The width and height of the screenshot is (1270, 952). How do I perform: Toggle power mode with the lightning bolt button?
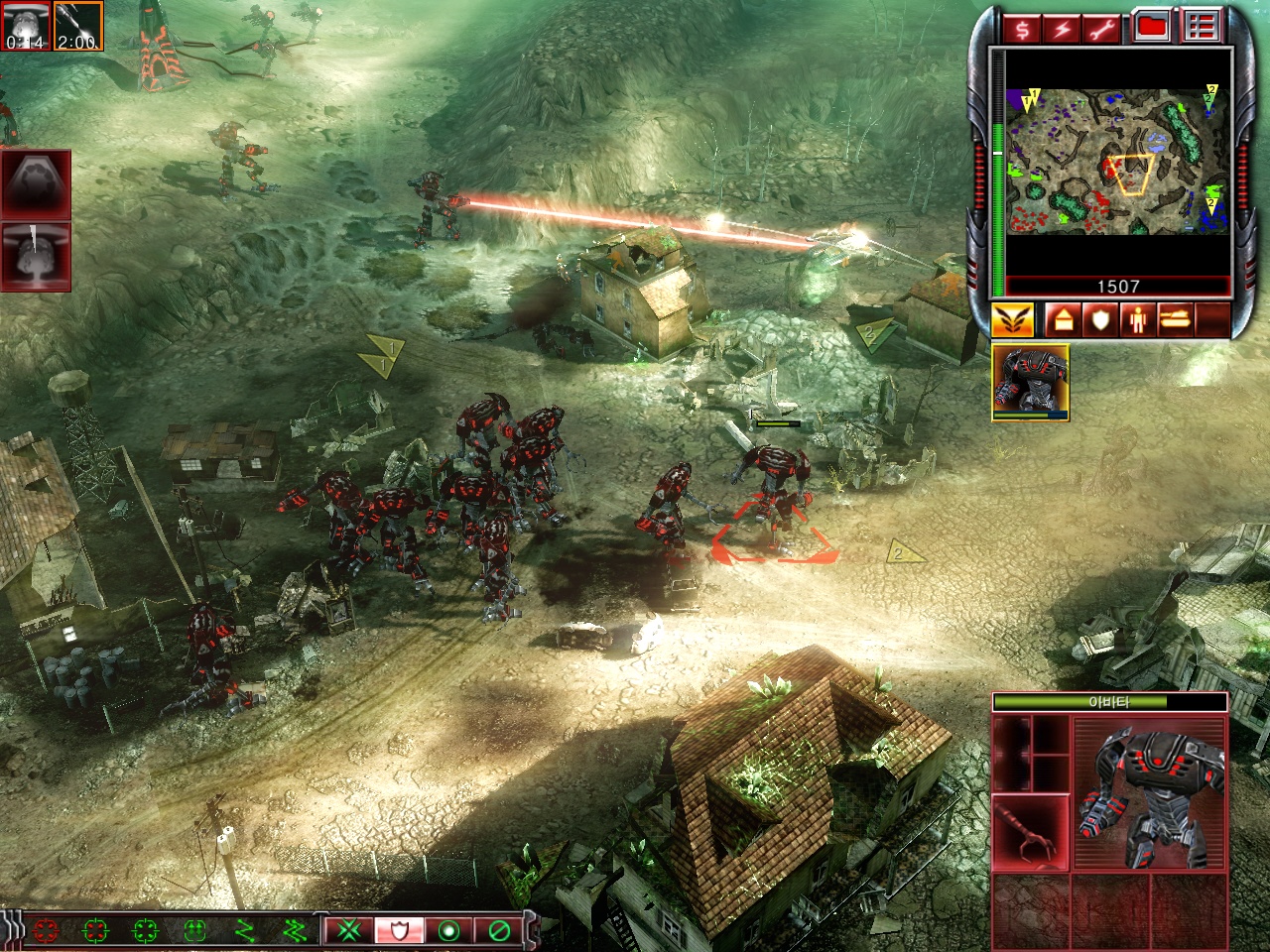1062,28
